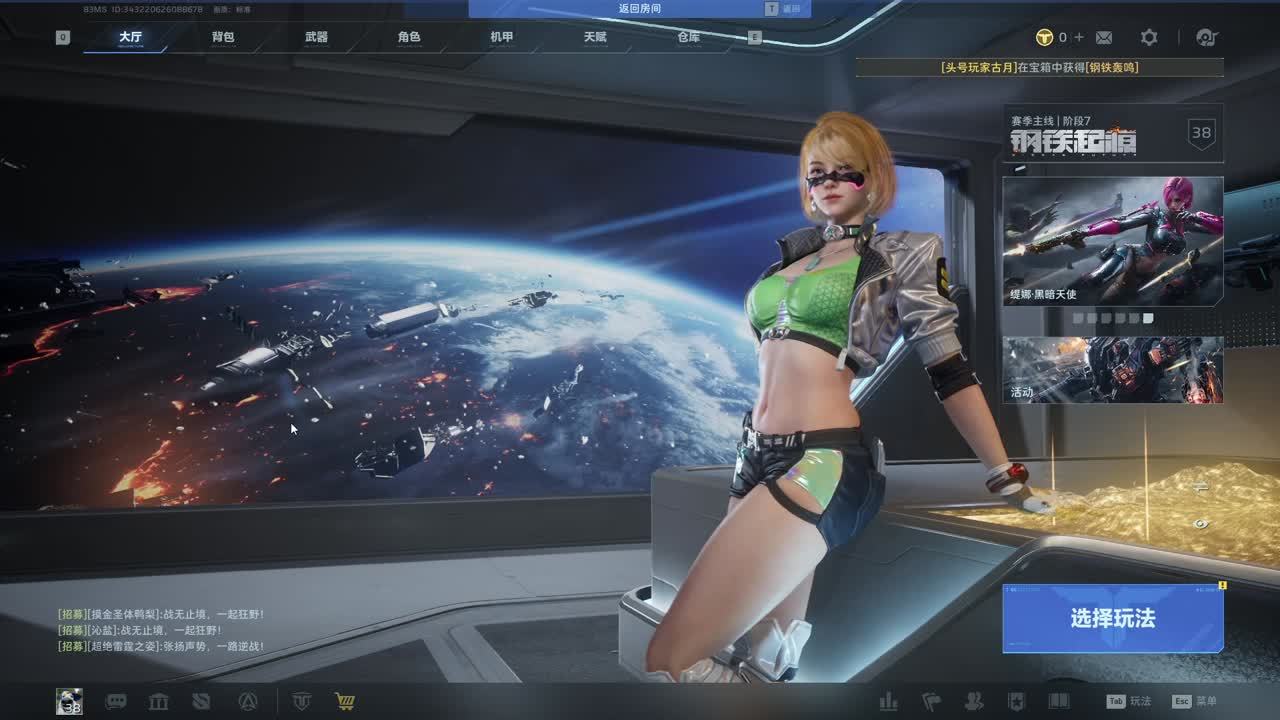
Task: Select the 角色 character tab
Action: (409, 37)
